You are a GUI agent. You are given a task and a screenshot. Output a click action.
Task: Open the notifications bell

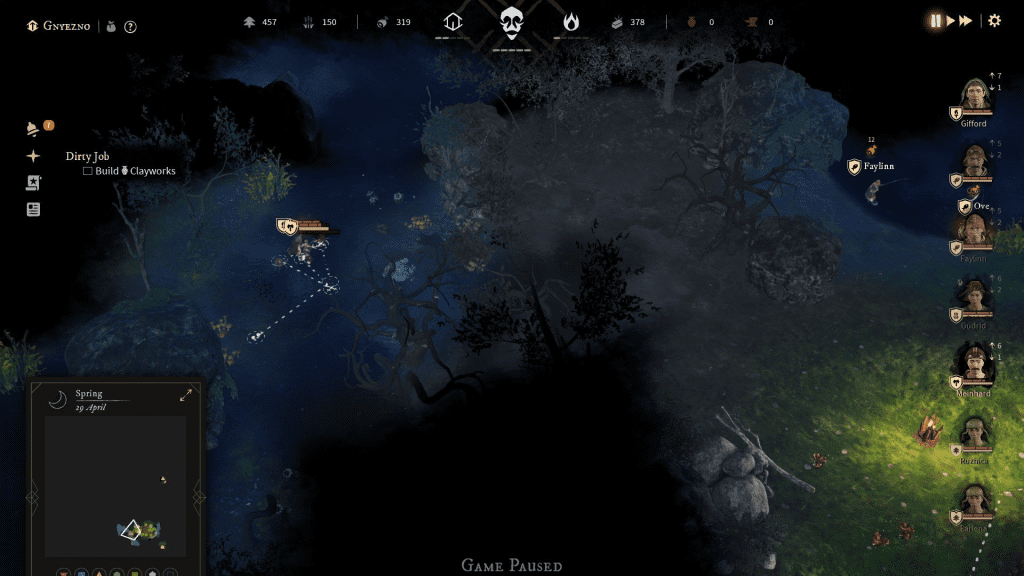33,129
